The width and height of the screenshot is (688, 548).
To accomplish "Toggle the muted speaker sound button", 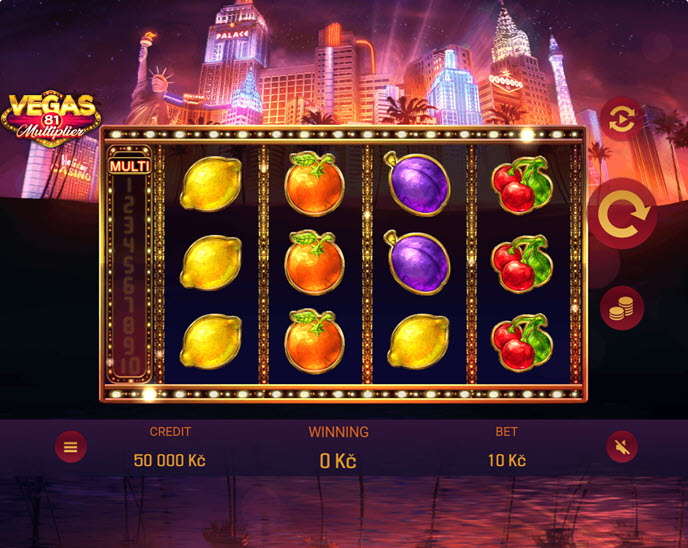I will point(621,447).
